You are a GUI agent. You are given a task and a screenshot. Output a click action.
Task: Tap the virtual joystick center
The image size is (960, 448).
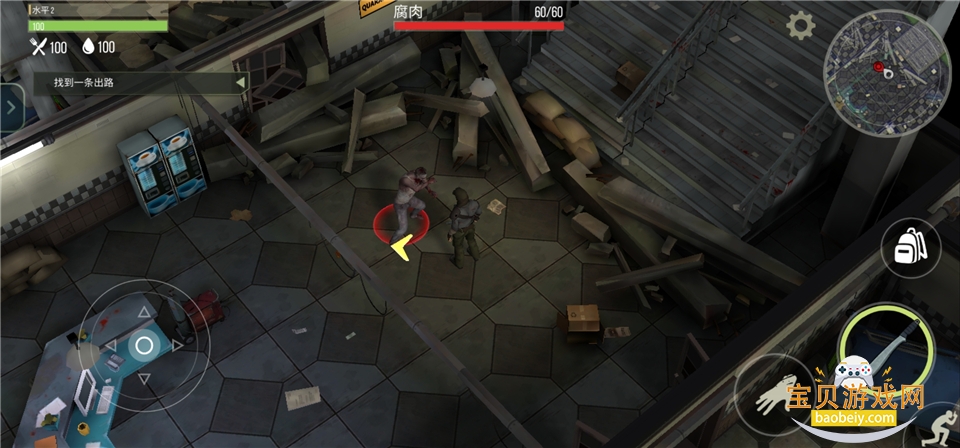pyautogui.click(x=144, y=346)
